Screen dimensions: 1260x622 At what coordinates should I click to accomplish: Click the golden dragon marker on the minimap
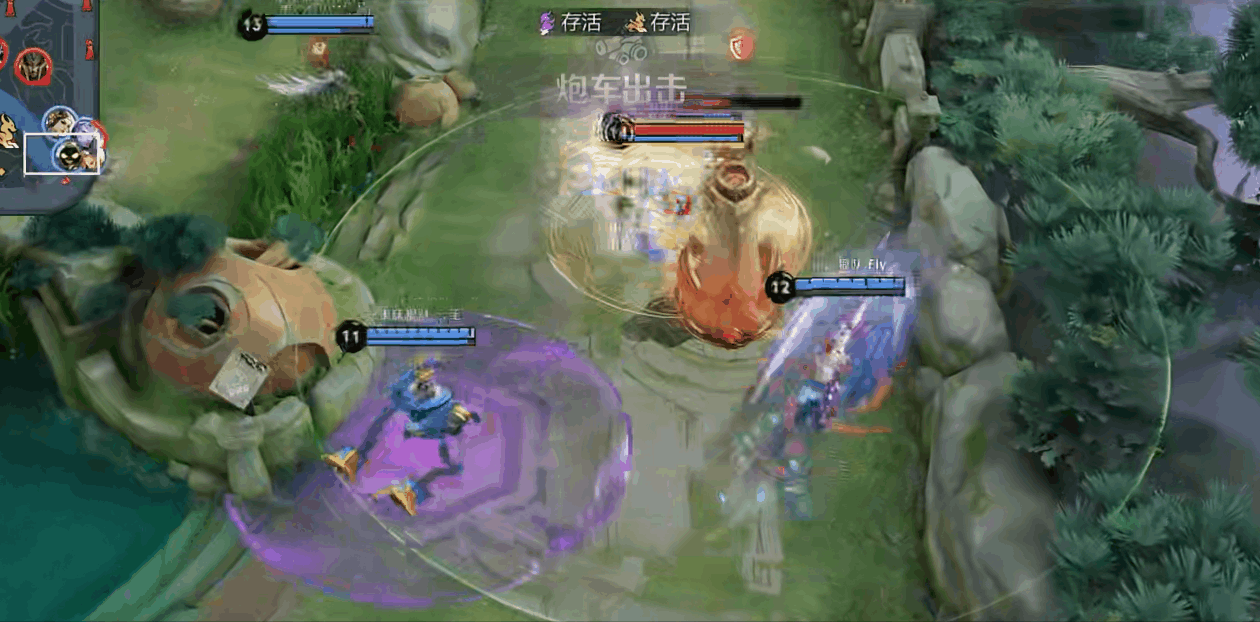click(8, 132)
